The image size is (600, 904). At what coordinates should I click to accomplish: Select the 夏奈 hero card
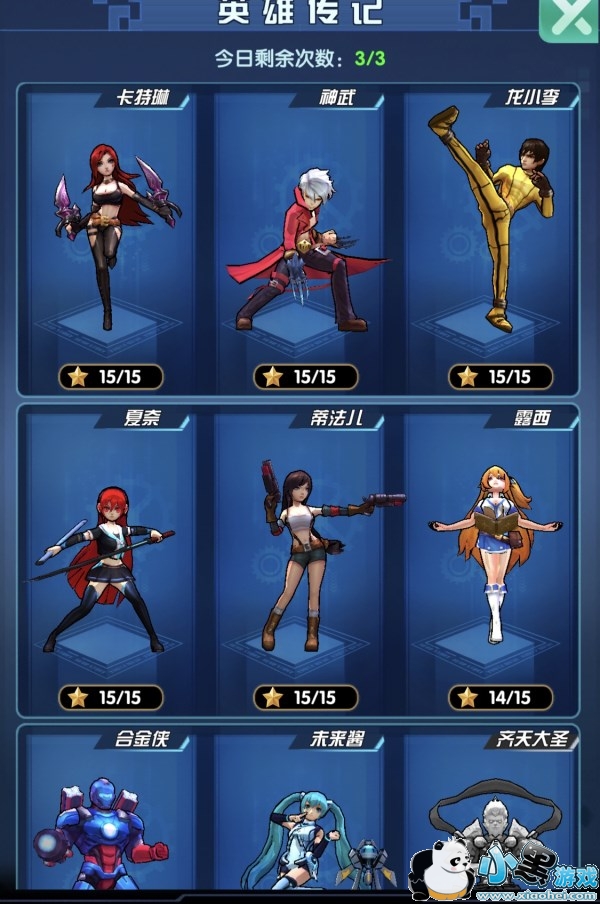tap(111, 555)
